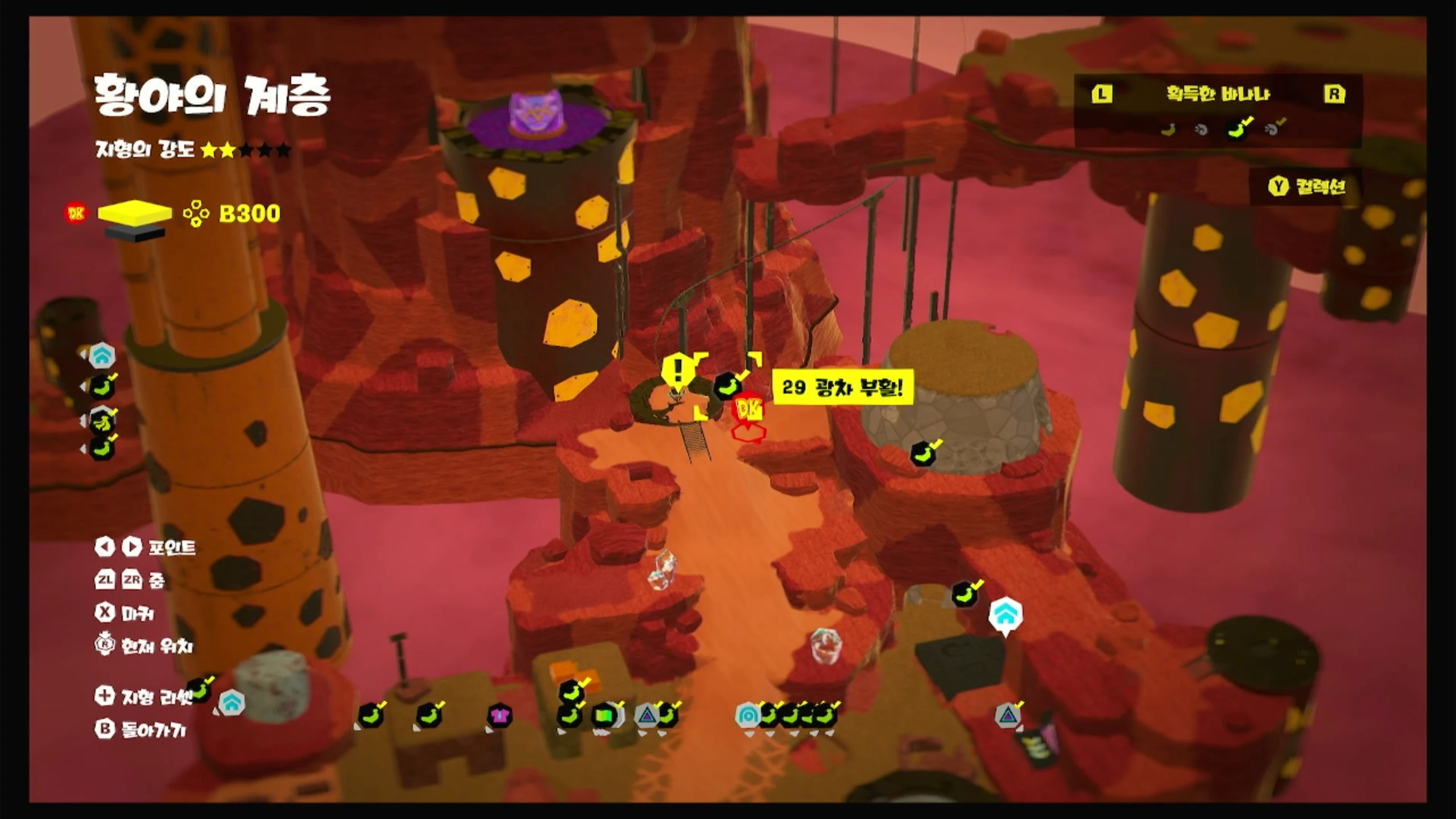
Task: Reset terrain with the 지형 리셋 option
Action: pyautogui.click(x=145, y=696)
